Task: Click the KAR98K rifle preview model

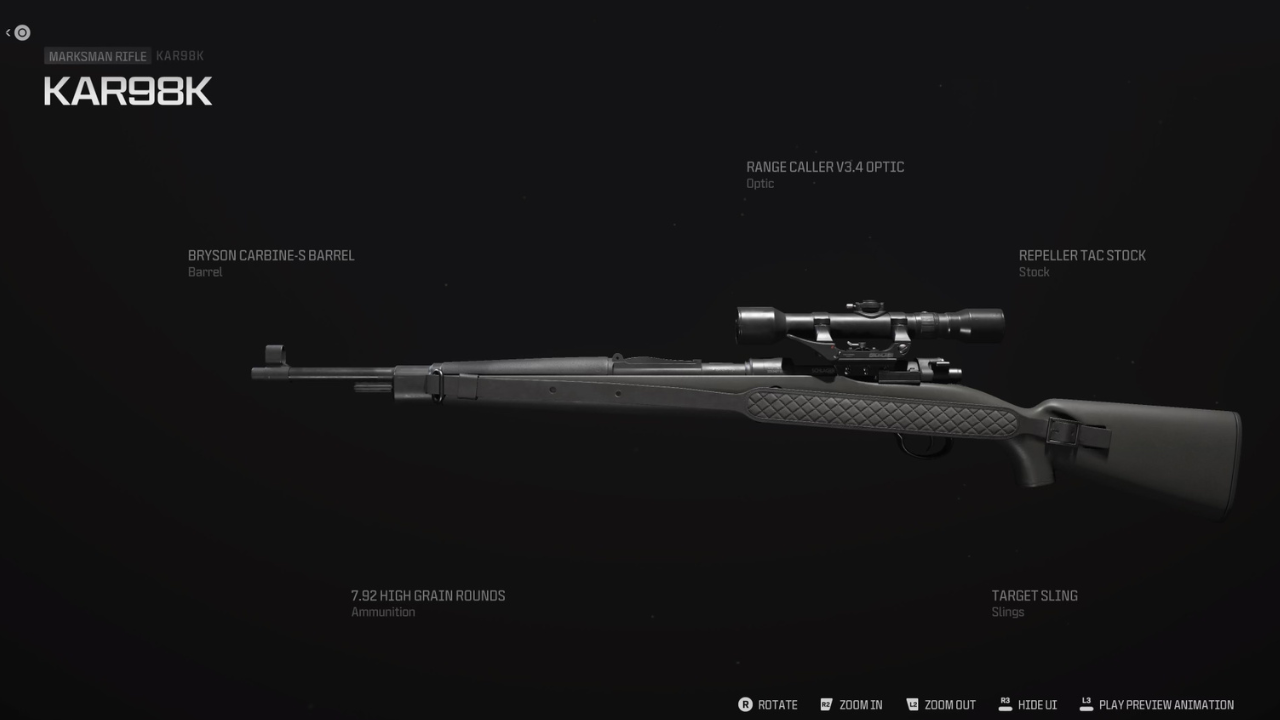Action: click(x=700, y=400)
